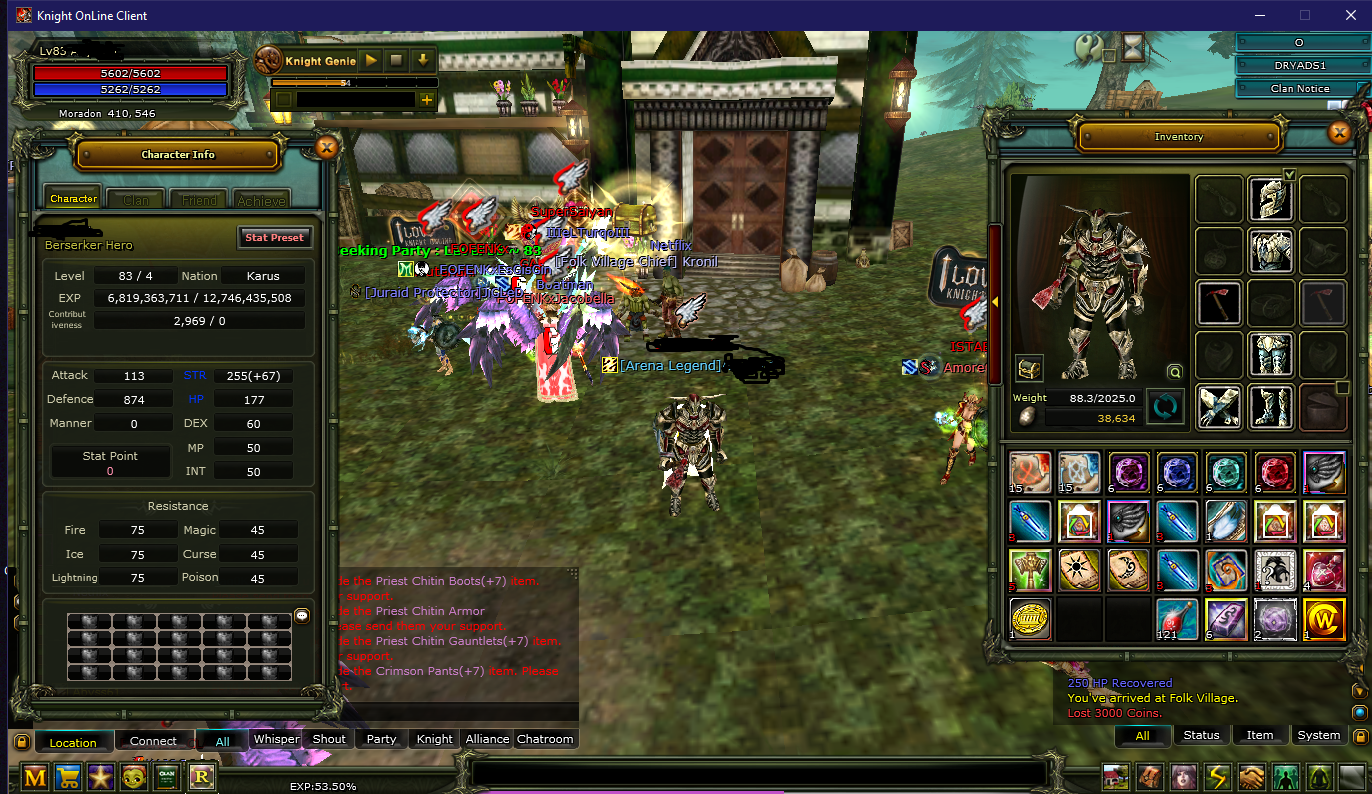Start the Knight Genie with the play button
This screenshot has height=794, width=1372.
click(x=369, y=60)
